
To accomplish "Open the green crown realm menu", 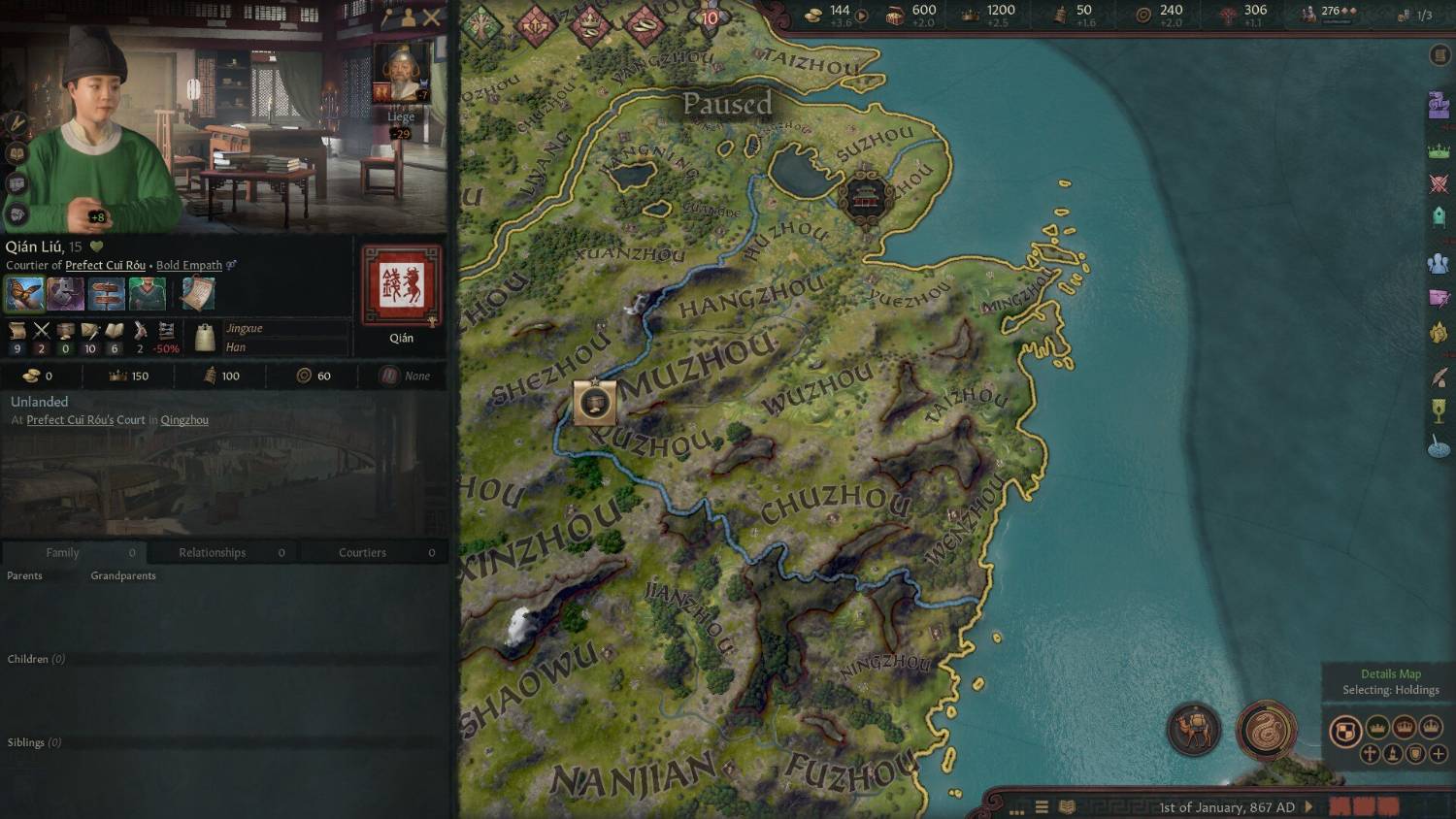I will [x=1439, y=151].
